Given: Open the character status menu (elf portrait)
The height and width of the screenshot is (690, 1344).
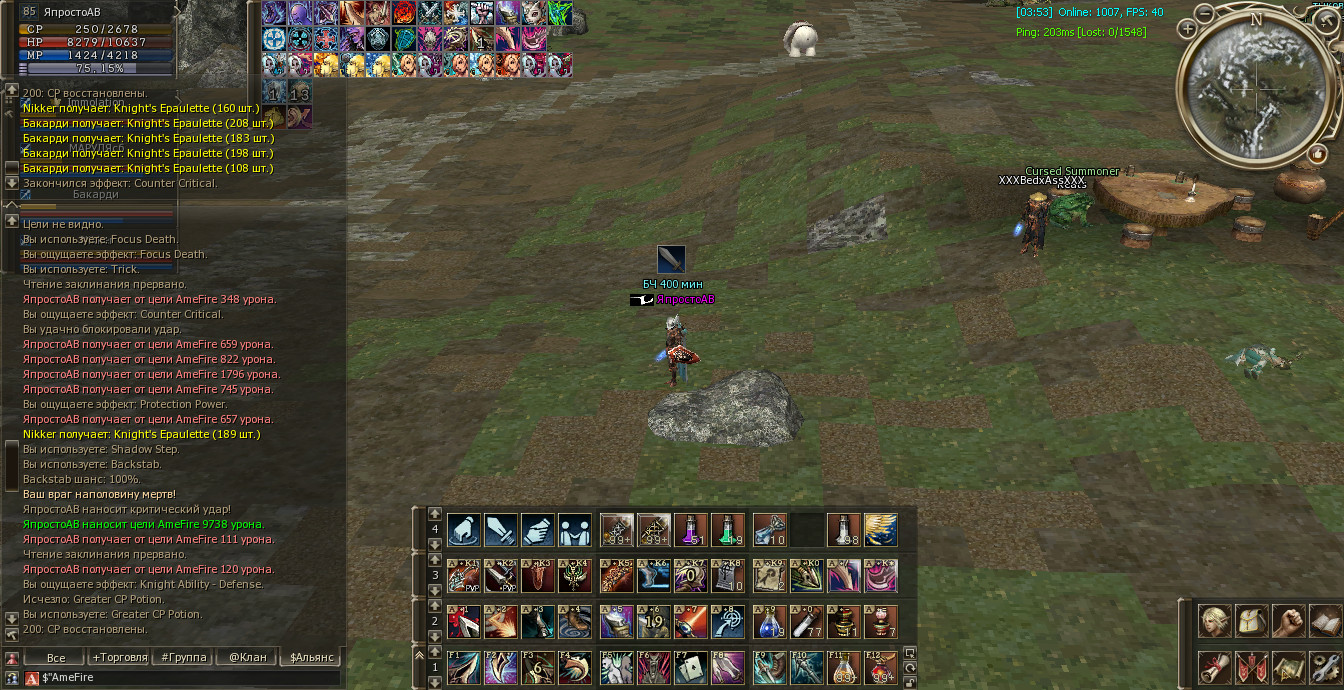Looking at the screenshot, I should click(1216, 621).
